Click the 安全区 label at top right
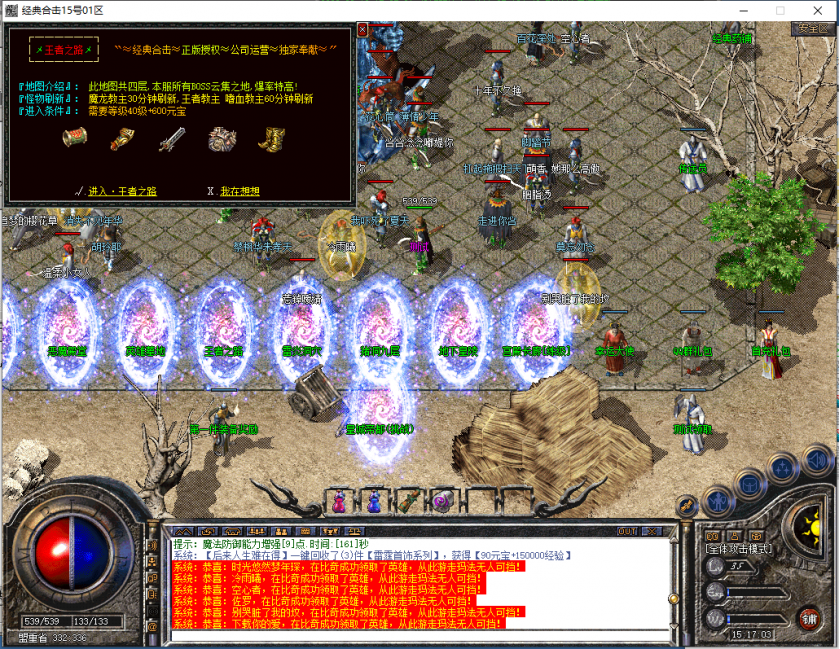The image size is (840, 649). pyautogui.click(x=811, y=28)
